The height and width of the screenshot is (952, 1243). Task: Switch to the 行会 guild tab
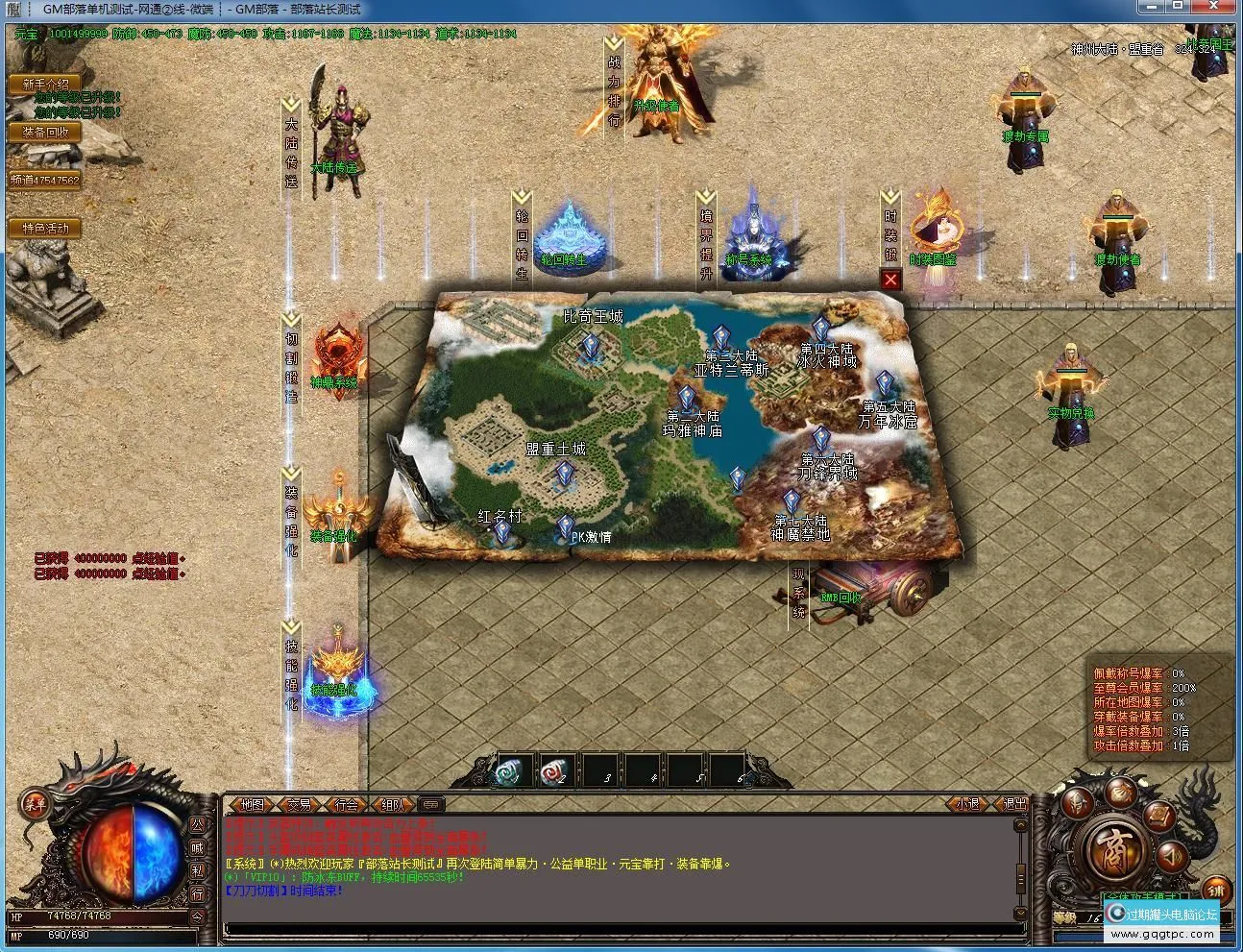(x=344, y=805)
